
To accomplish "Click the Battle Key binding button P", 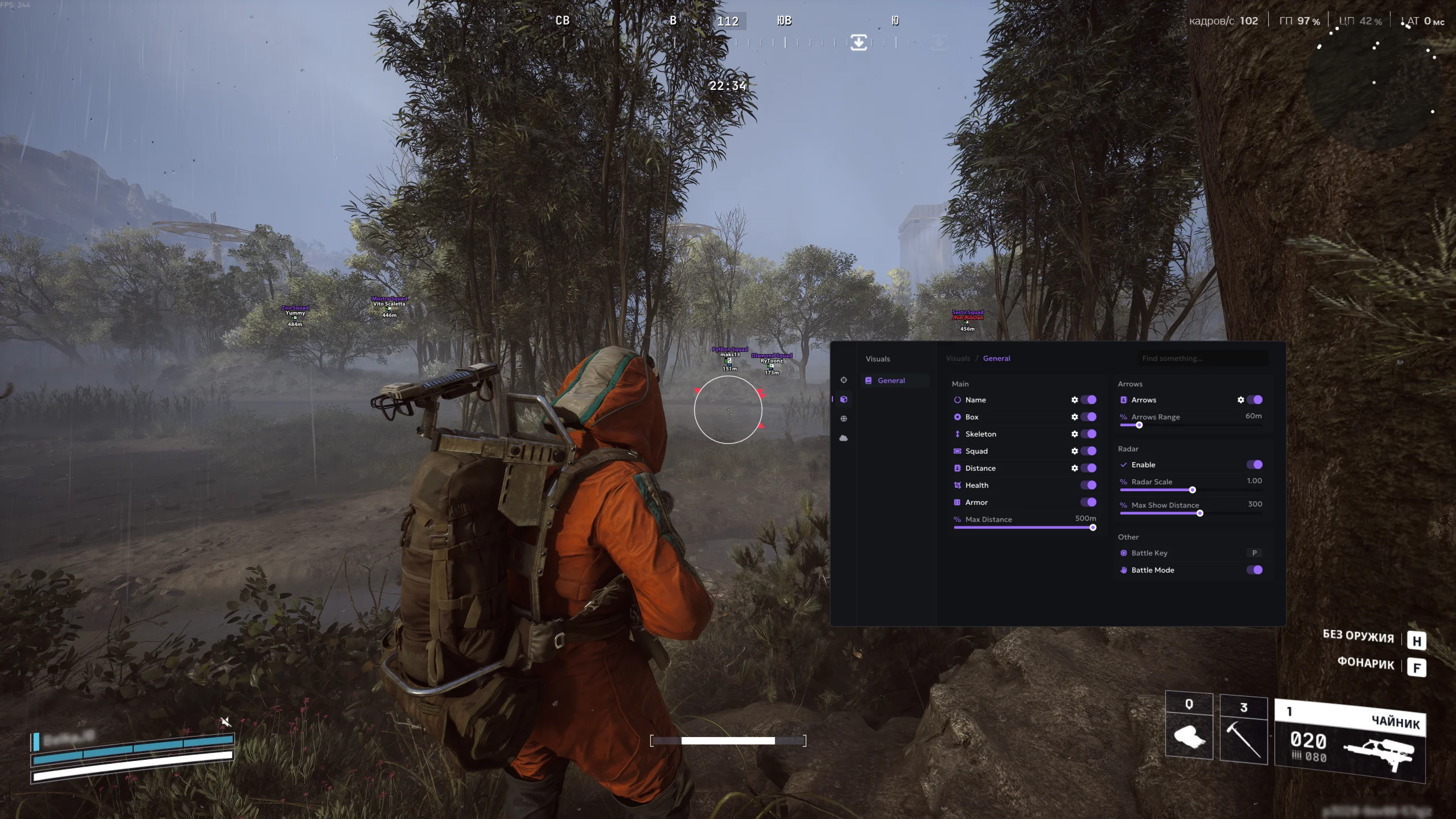I will (x=1254, y=553).
